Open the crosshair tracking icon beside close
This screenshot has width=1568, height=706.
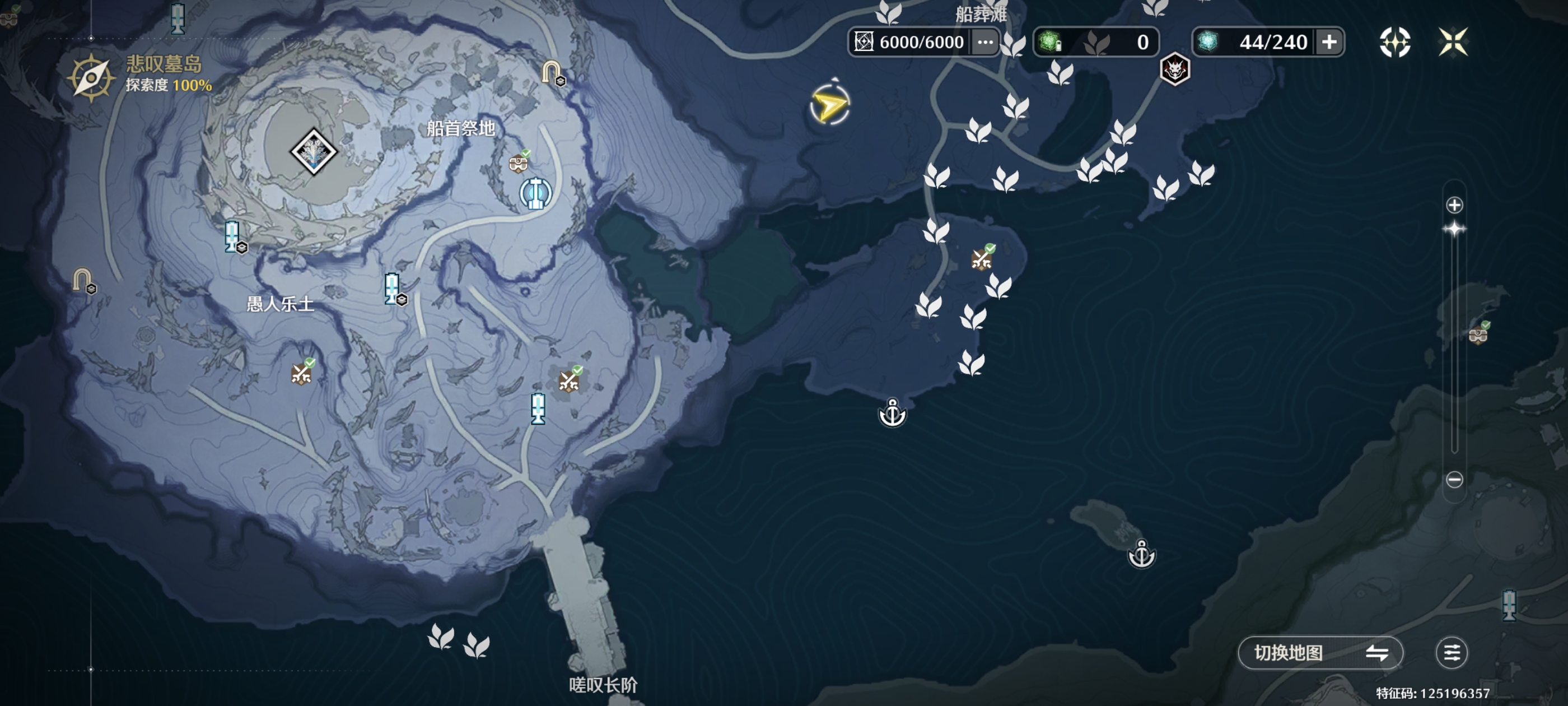(1394, 42)
